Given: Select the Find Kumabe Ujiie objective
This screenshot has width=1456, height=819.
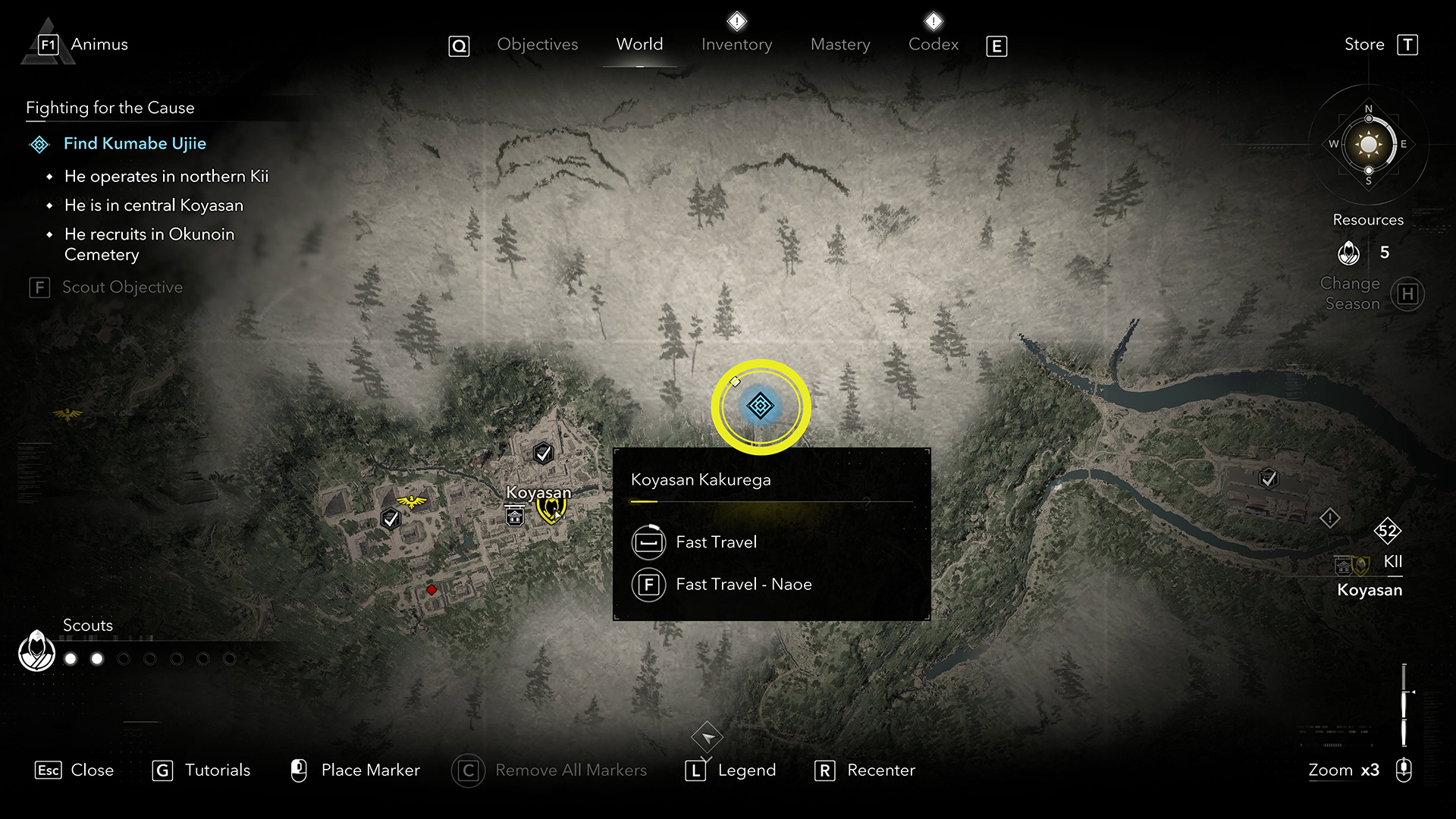Looking at the screenshot, I should pos(134,143).
